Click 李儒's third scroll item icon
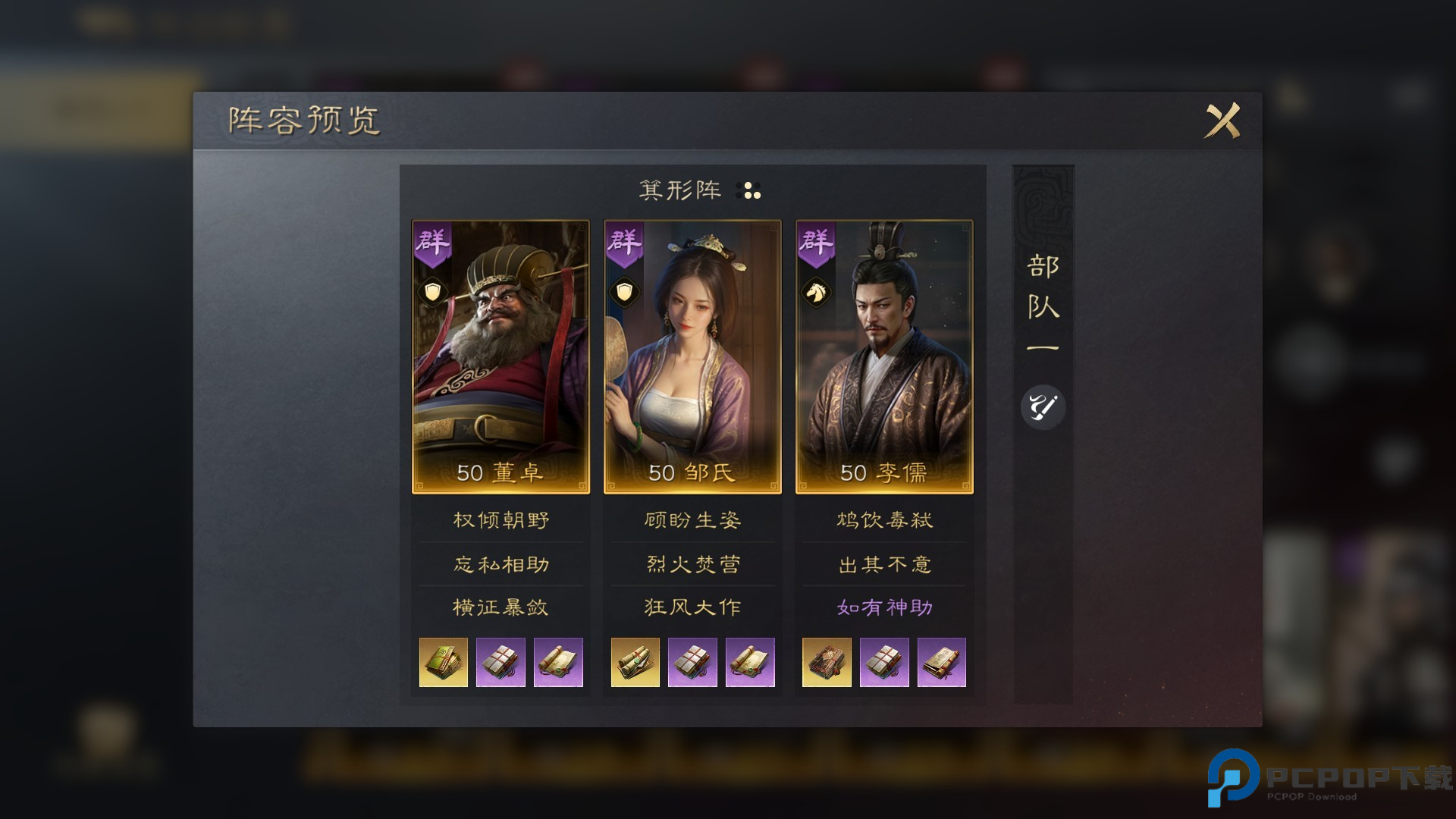This screenshot has width=1456, height=819. pos(942,662)
